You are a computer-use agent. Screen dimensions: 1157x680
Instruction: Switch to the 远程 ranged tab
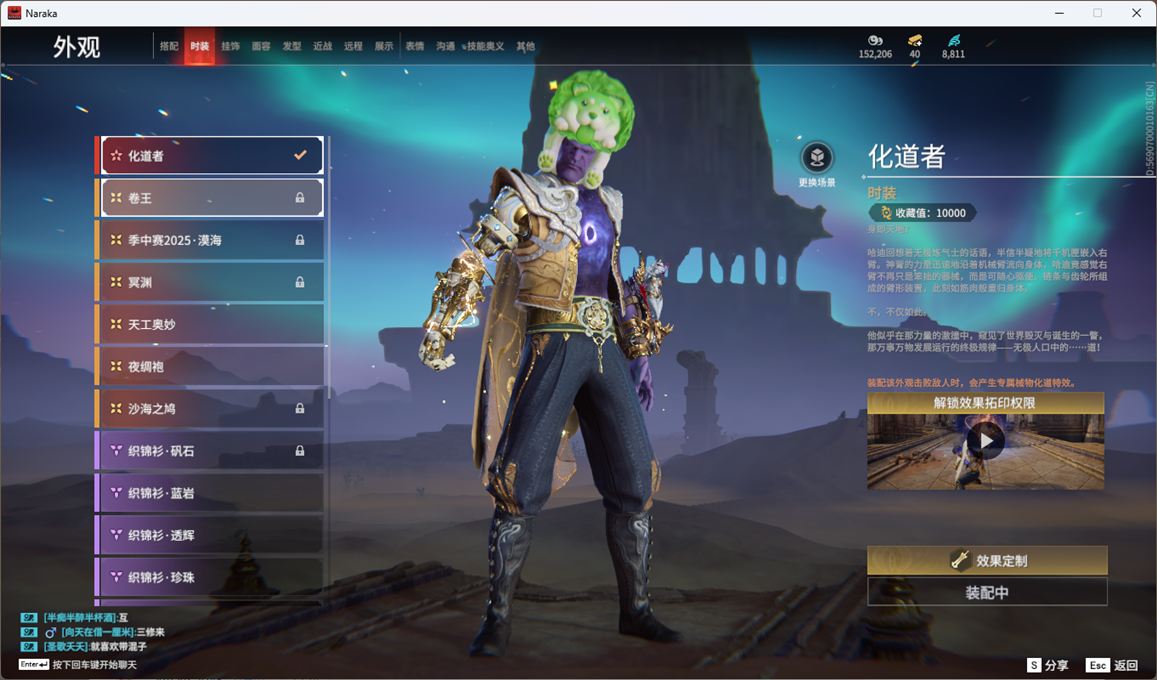353,47
